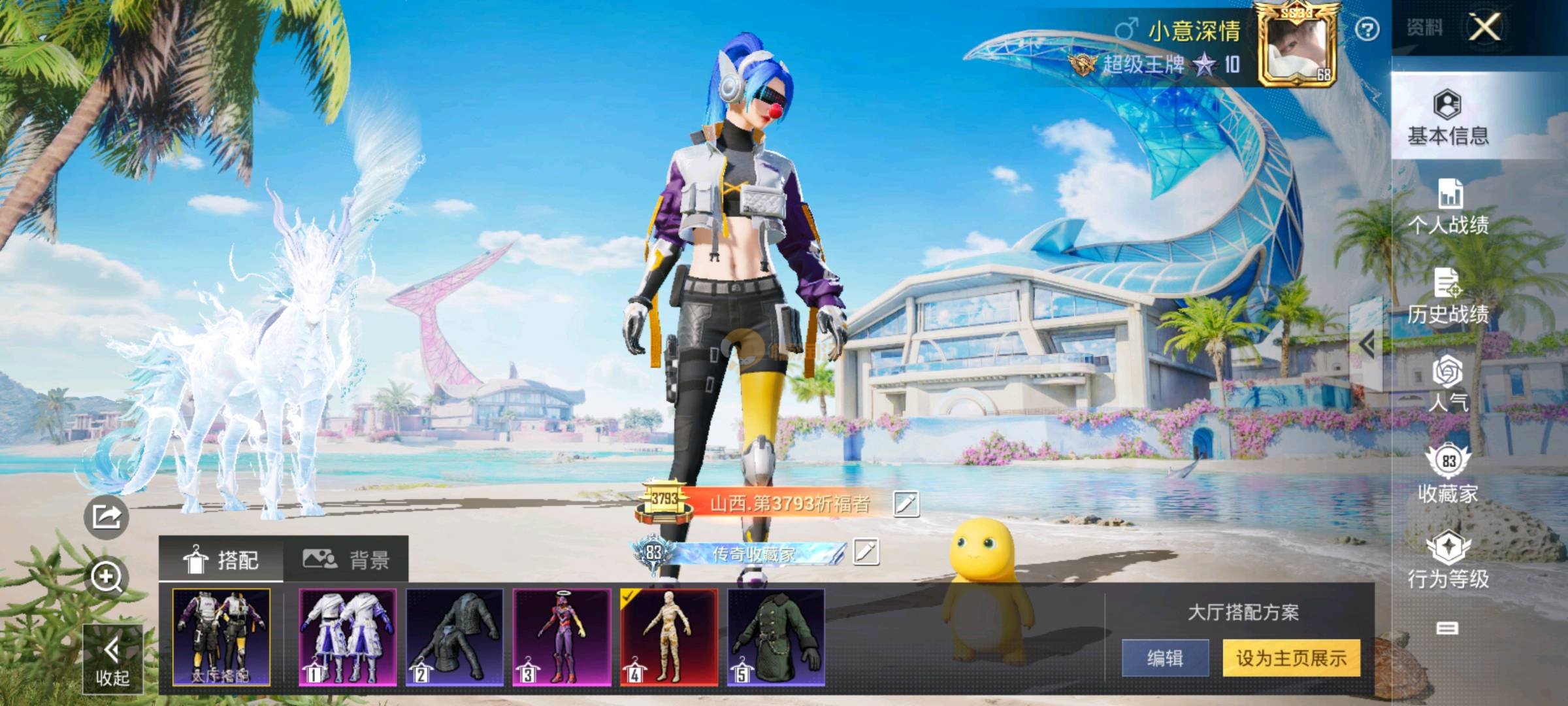Click the magnifier zoom-in icon
This screenshot has width=1568, height=706.
click(x=106, y=577)
